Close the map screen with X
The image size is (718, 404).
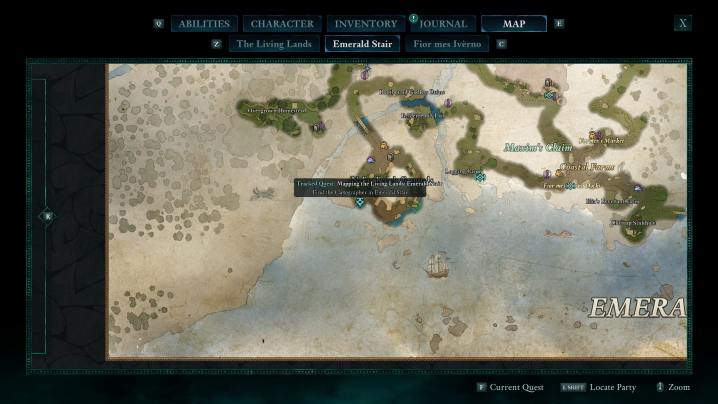coord(683,23)
